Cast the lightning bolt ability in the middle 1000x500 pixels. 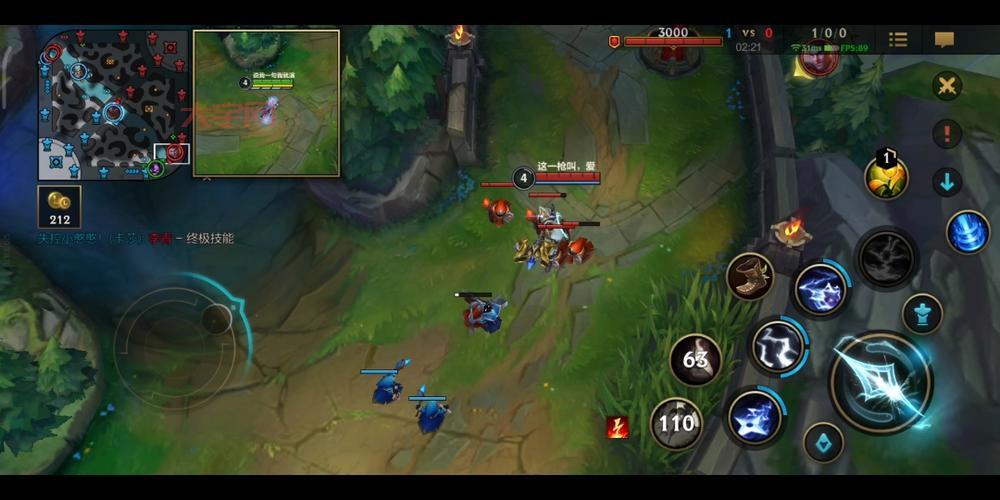point(778,346)
